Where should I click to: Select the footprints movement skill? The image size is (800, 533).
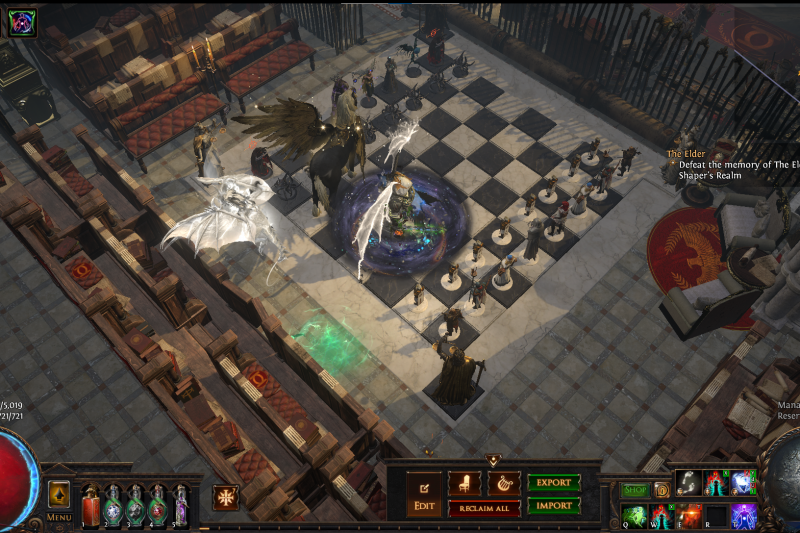click(x=688, y=483)
